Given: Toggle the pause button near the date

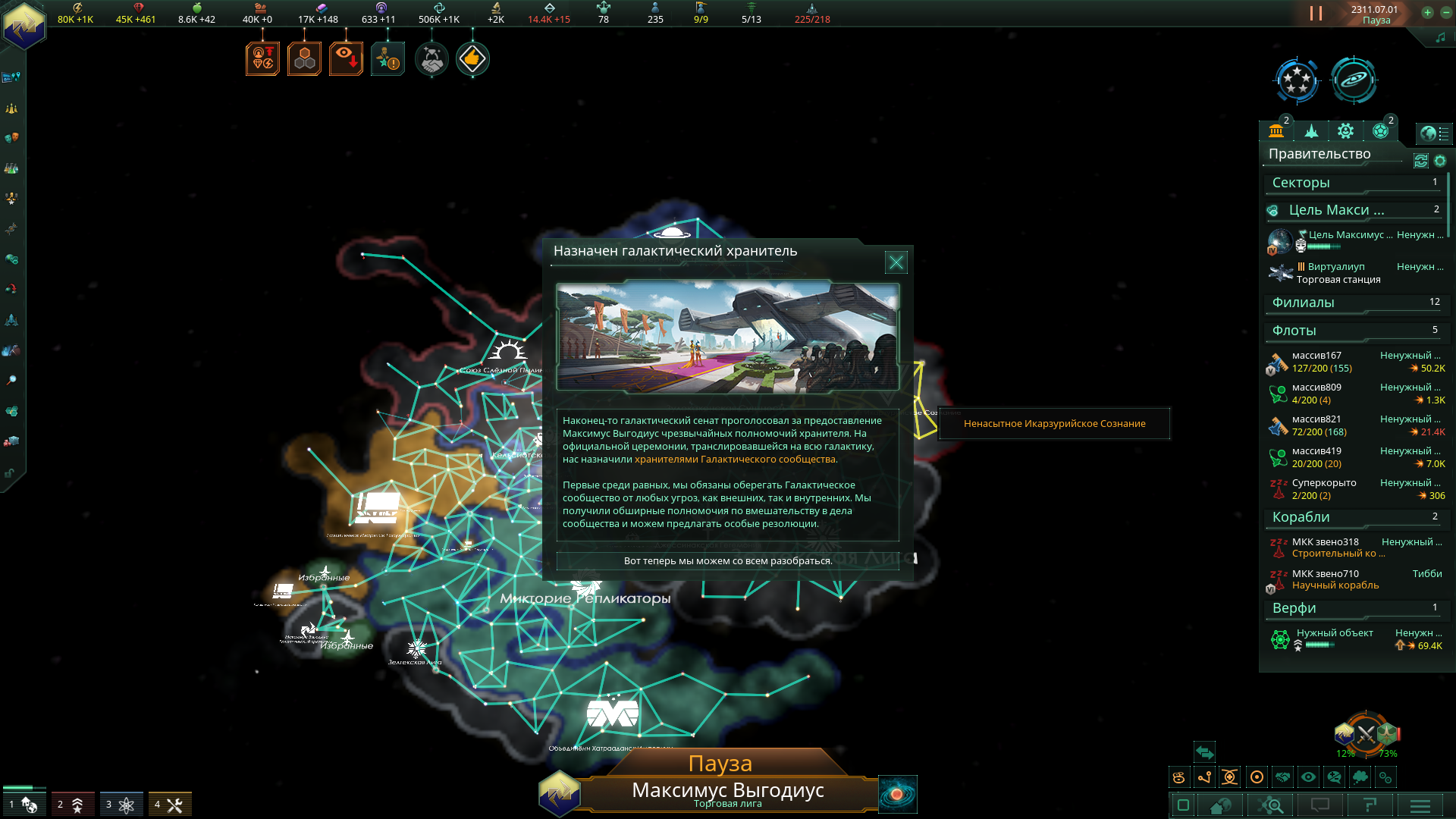Looking at the screenshot, I should coord(1316,14).
